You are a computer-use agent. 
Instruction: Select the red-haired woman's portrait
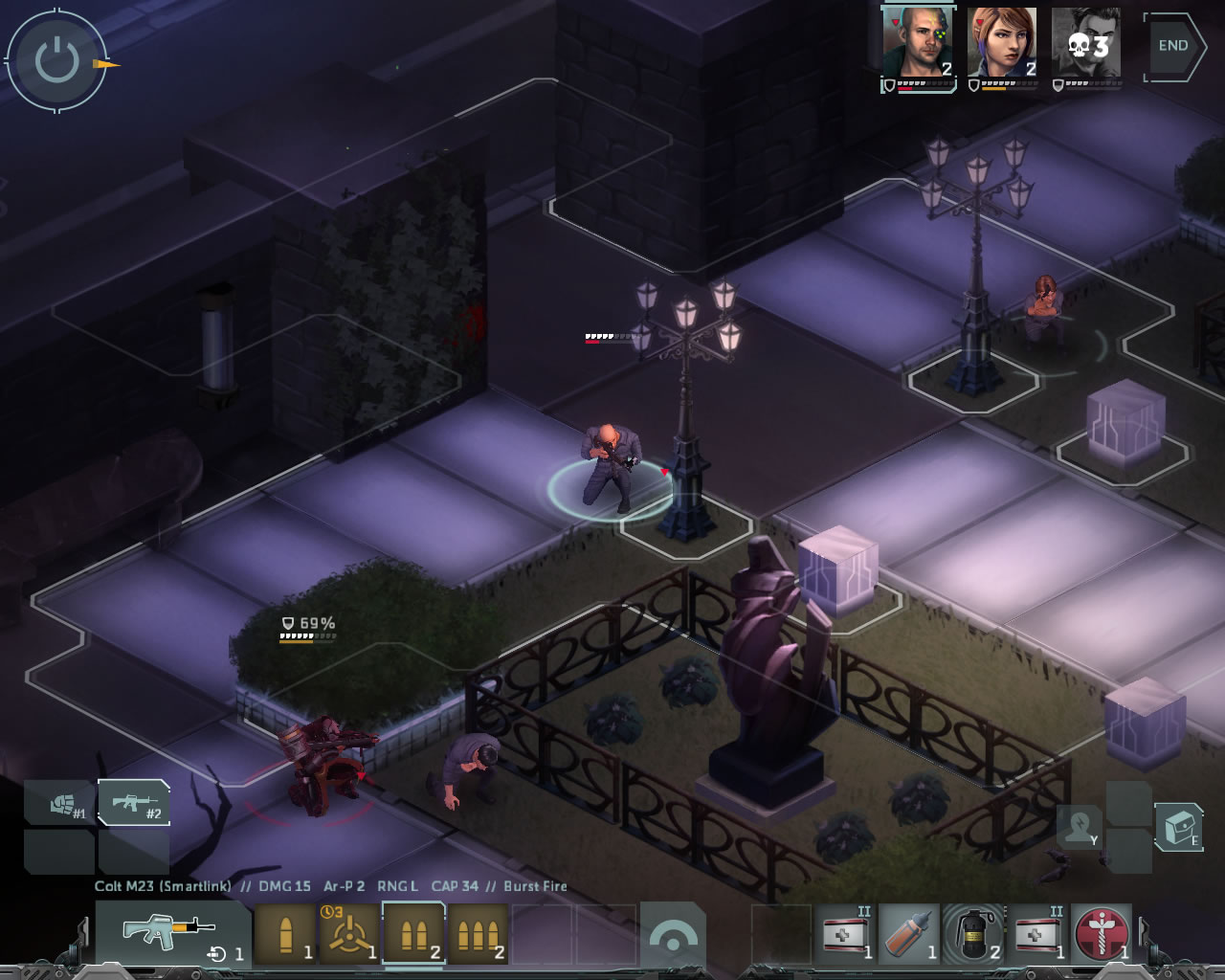point(1002,43)
